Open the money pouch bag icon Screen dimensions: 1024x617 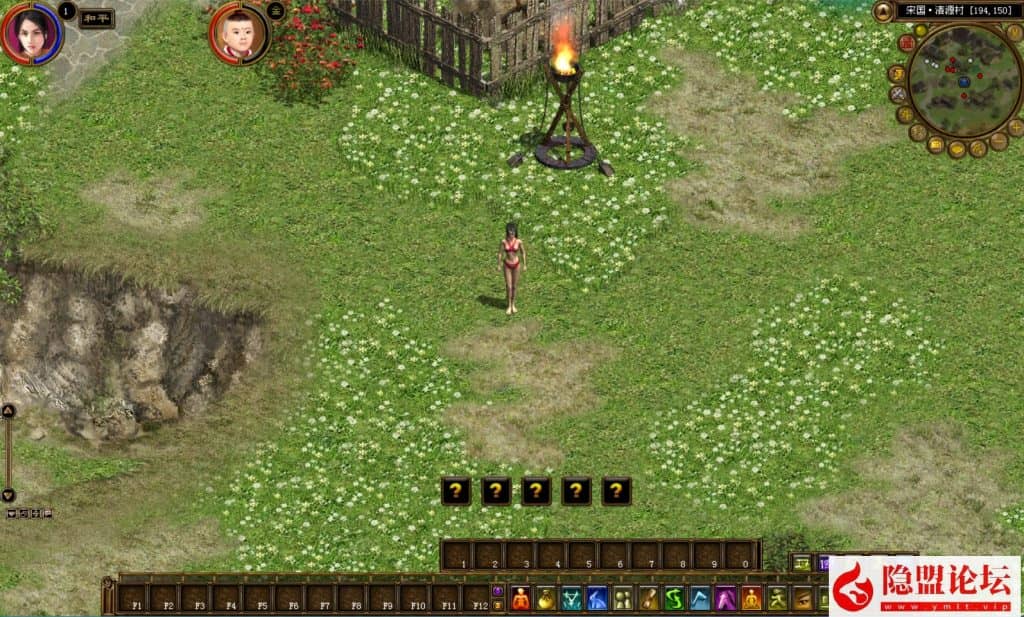click(546, 598)
